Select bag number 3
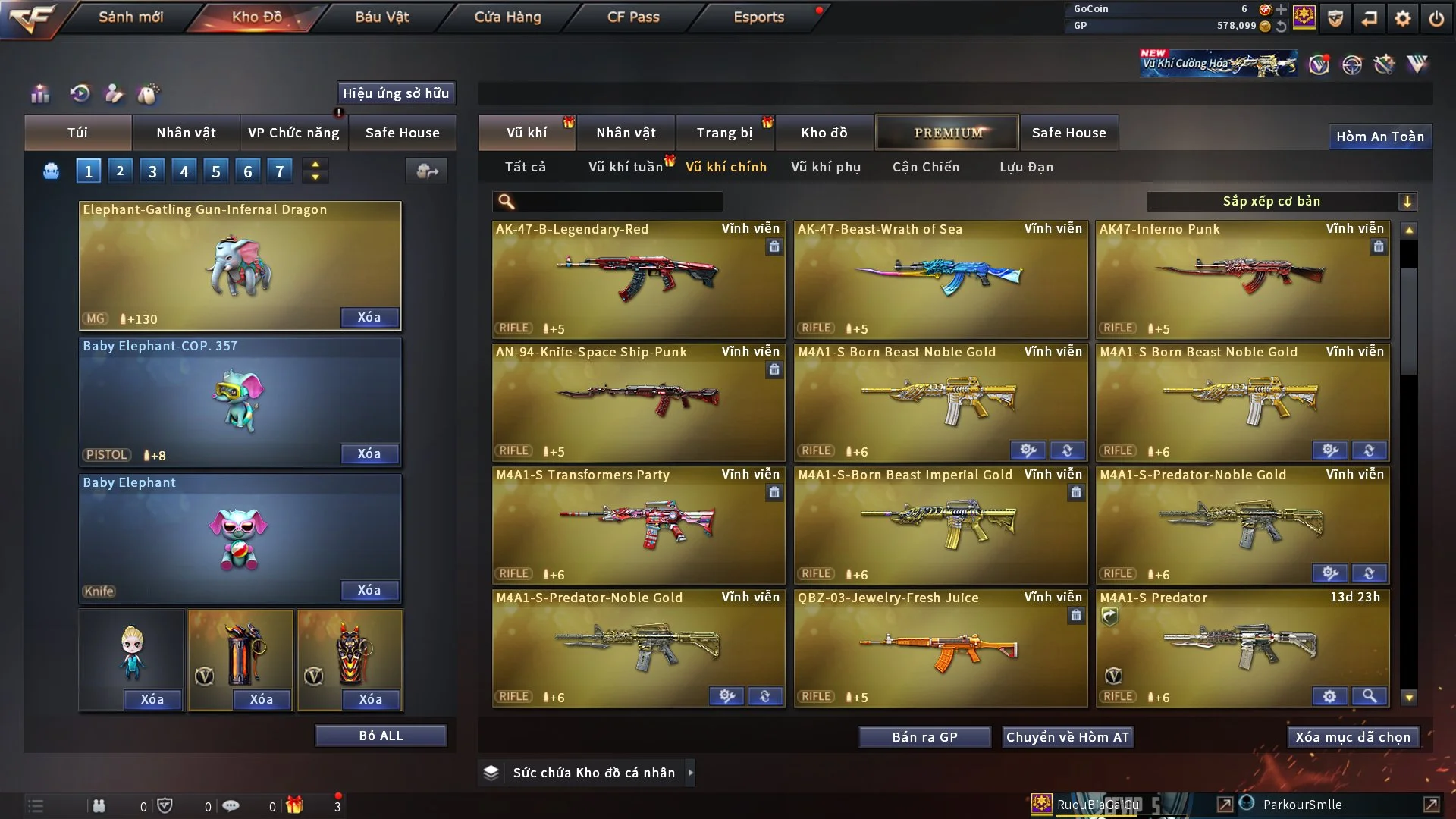Image resolution: width=1456 pixels, height=819 pixels. [x=152, y=171]
